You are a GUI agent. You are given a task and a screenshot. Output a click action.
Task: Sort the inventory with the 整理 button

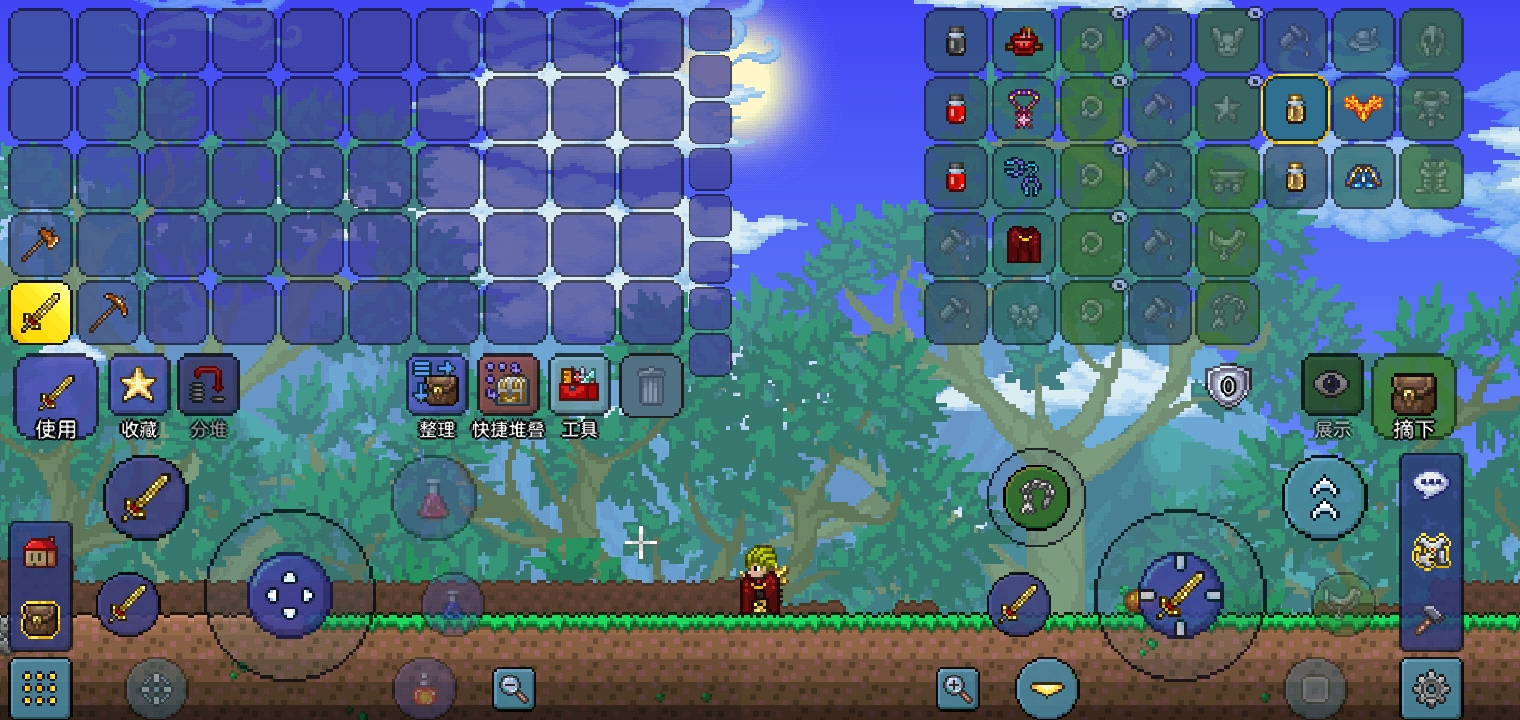(437, 396)
